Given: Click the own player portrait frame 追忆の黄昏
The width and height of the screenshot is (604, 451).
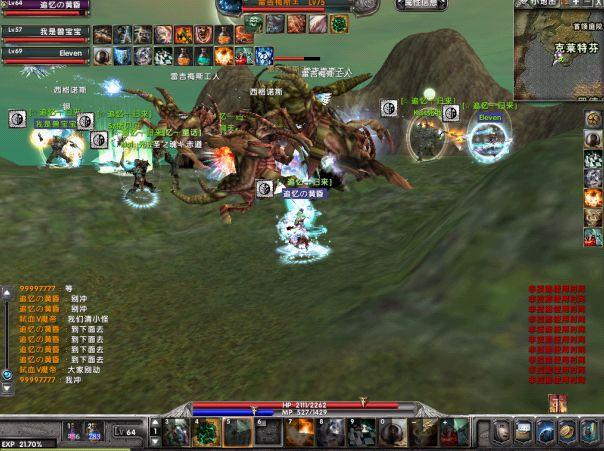Looking at the screenshot, I should coord(45,6).
